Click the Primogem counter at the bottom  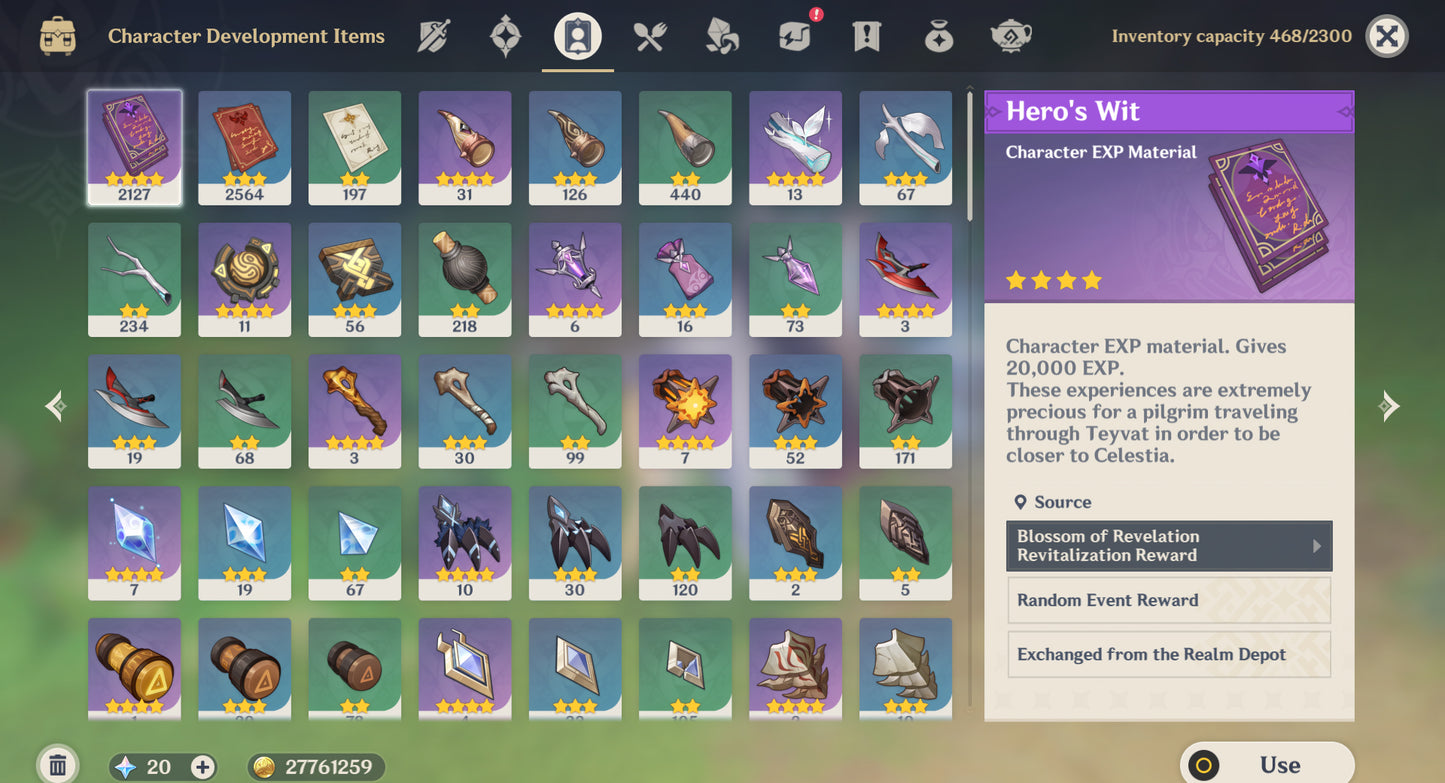pos(150,766)
